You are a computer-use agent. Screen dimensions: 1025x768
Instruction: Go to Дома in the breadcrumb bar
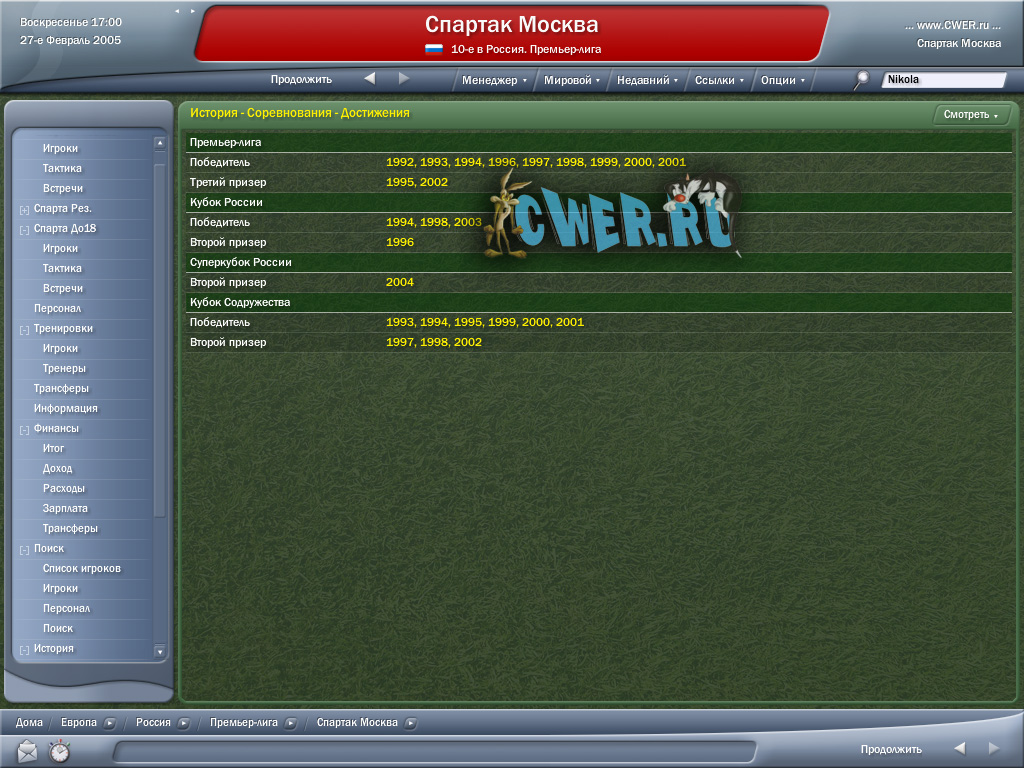point(29,722)
